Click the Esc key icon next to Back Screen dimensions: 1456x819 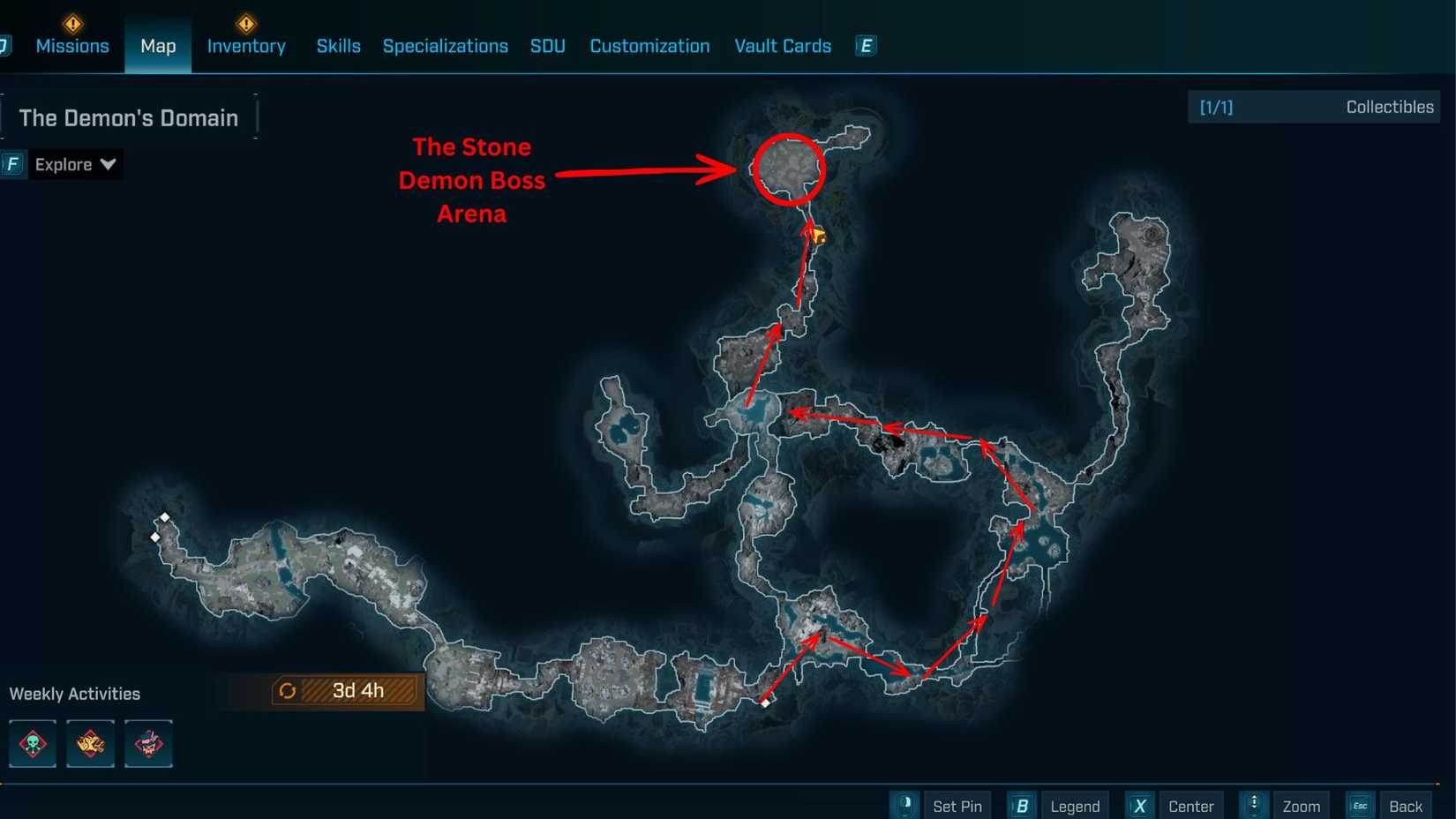pos(1360,805)
